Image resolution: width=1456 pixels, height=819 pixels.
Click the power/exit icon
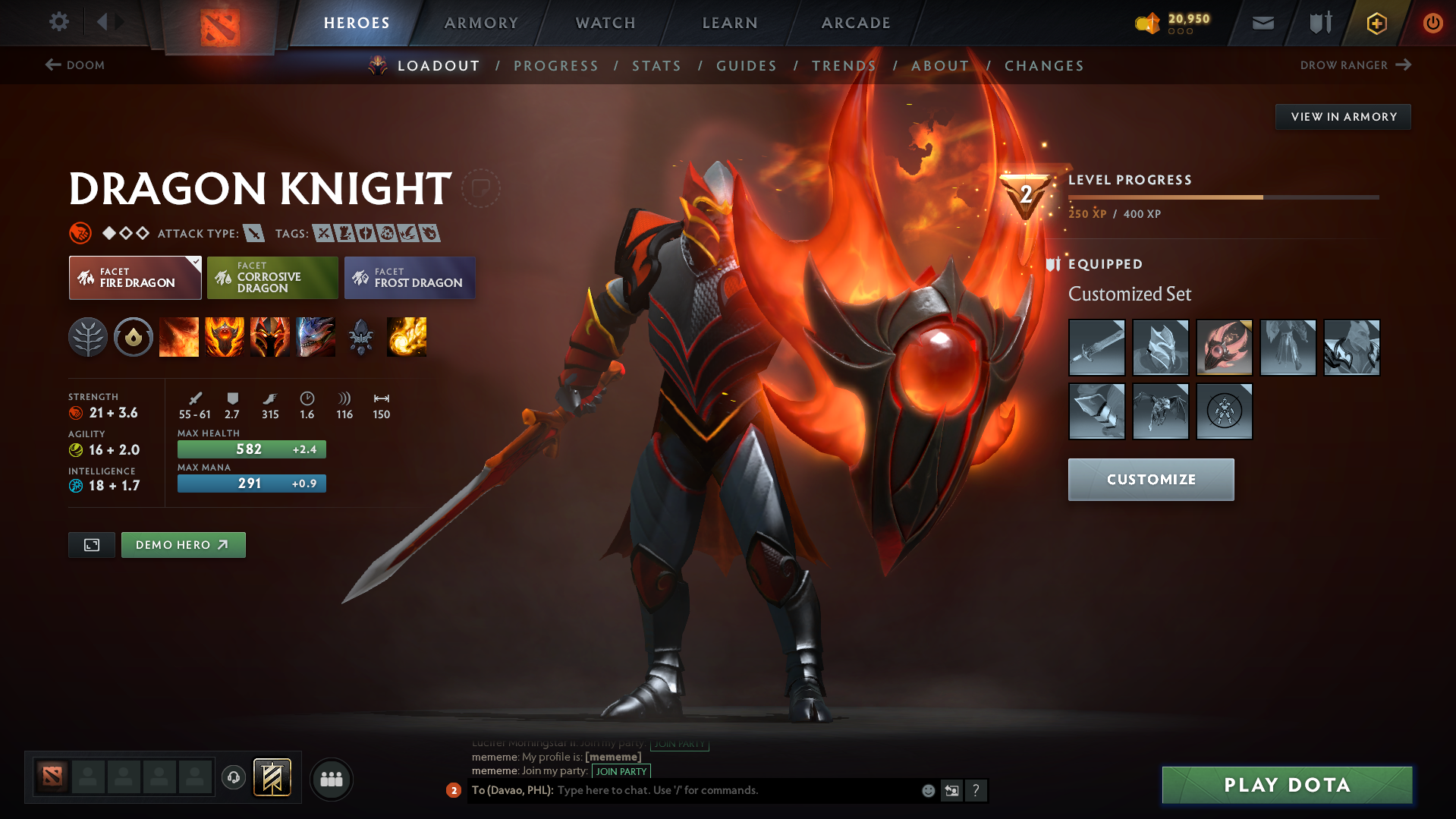pos(1432,22)
